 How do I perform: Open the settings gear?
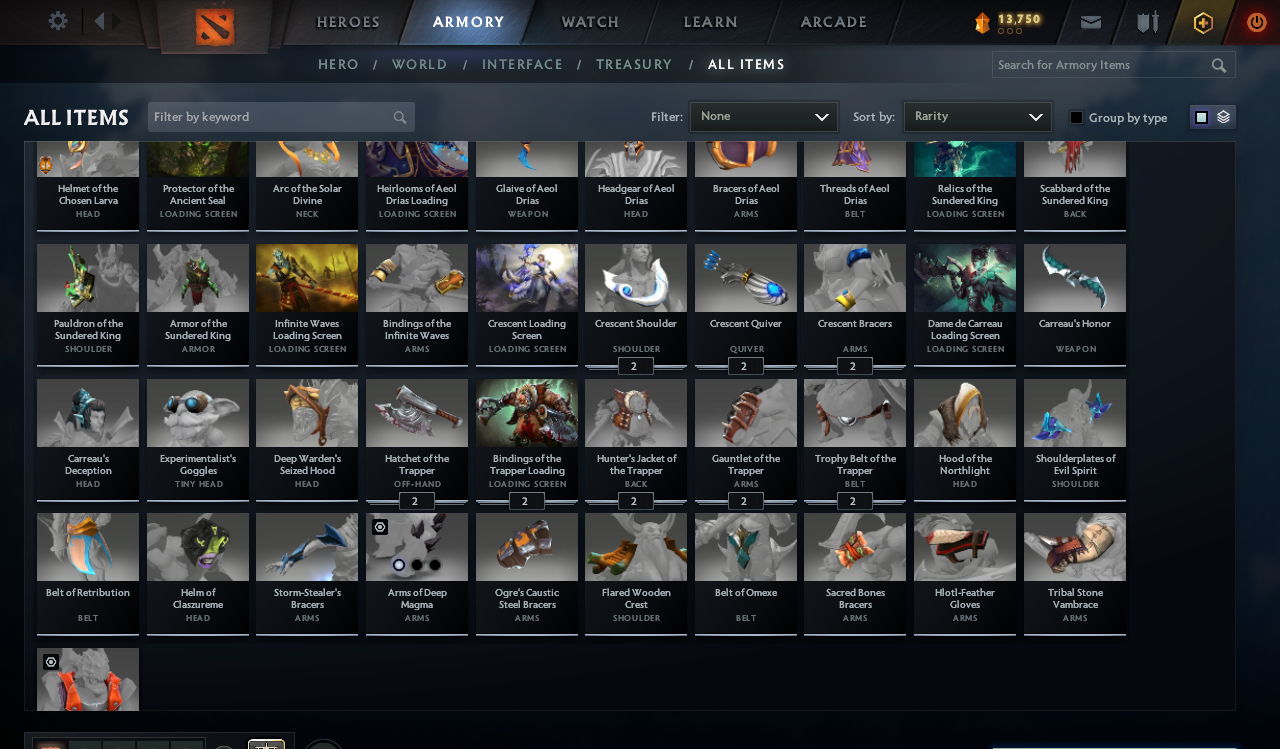57,20
